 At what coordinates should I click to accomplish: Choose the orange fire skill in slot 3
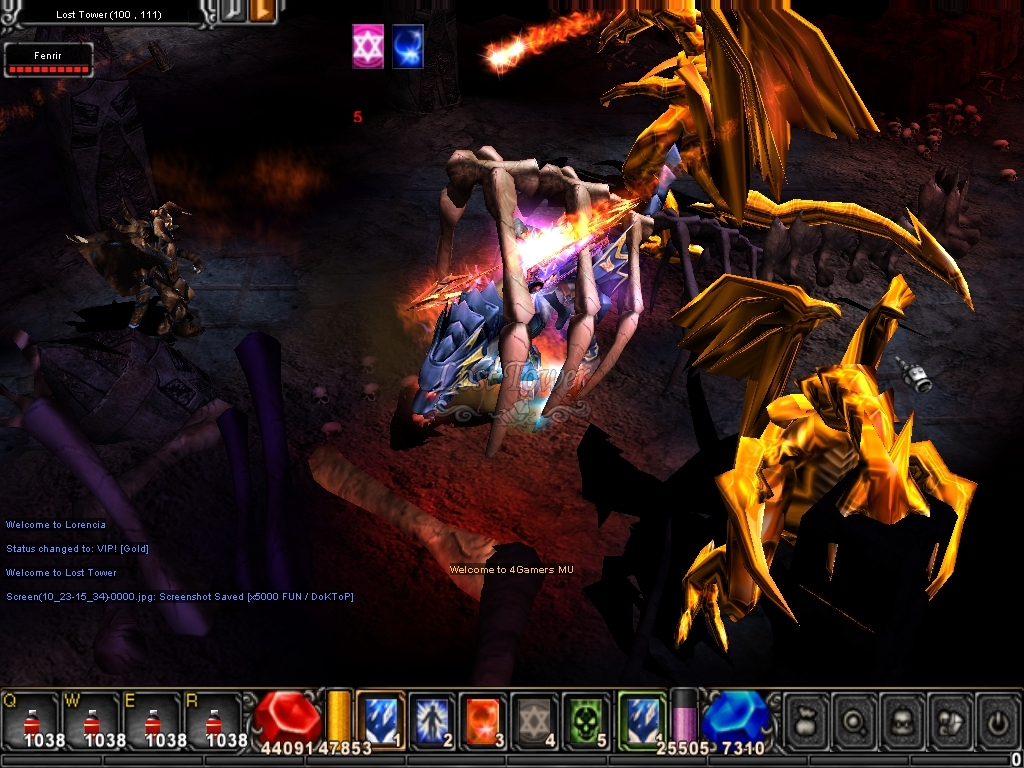[x=484, y=718]
